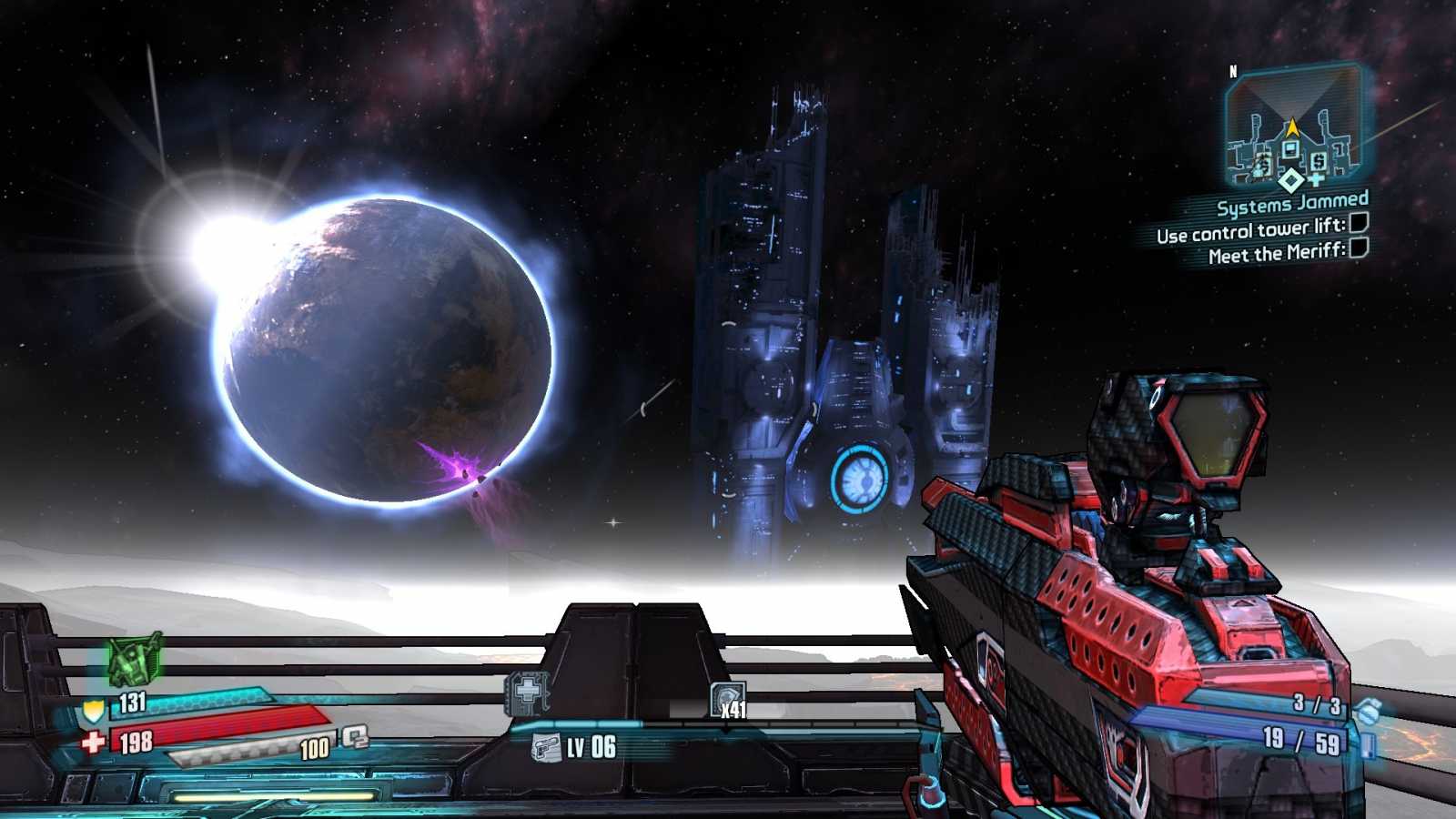The width and height of the screenshot is (1456, 819).
Task: Toggle the objective diamond waypoint marker
Action: click(x=1289, y=181)
